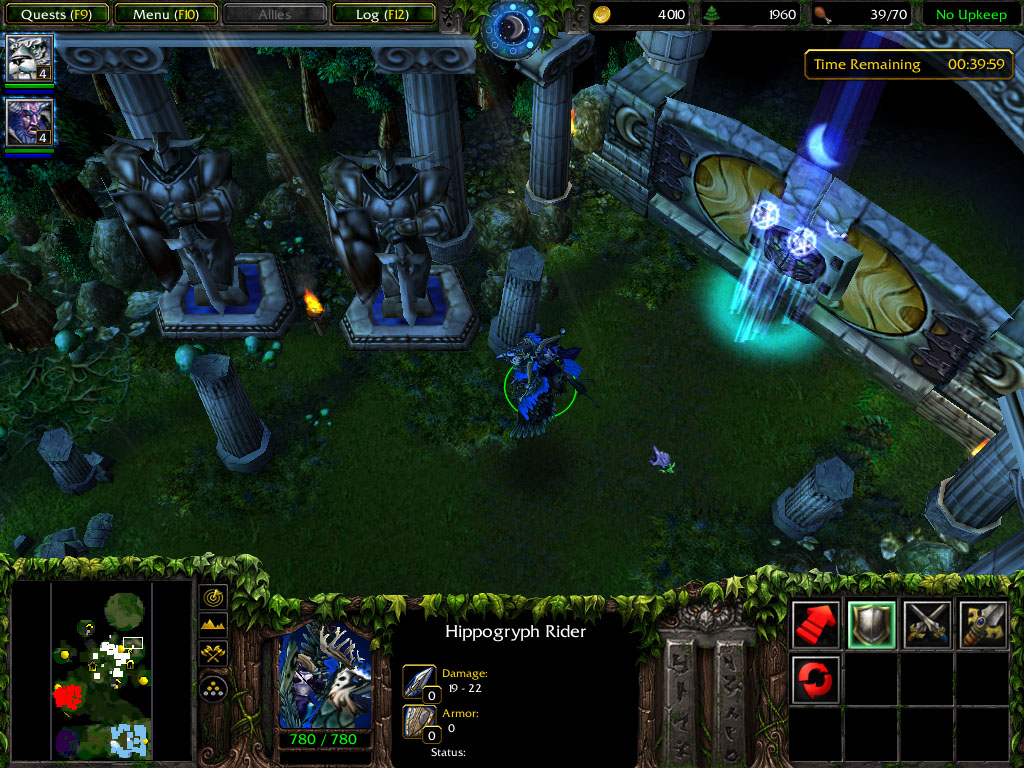Choose the Hold Position command icon

[x=927, y=624]
